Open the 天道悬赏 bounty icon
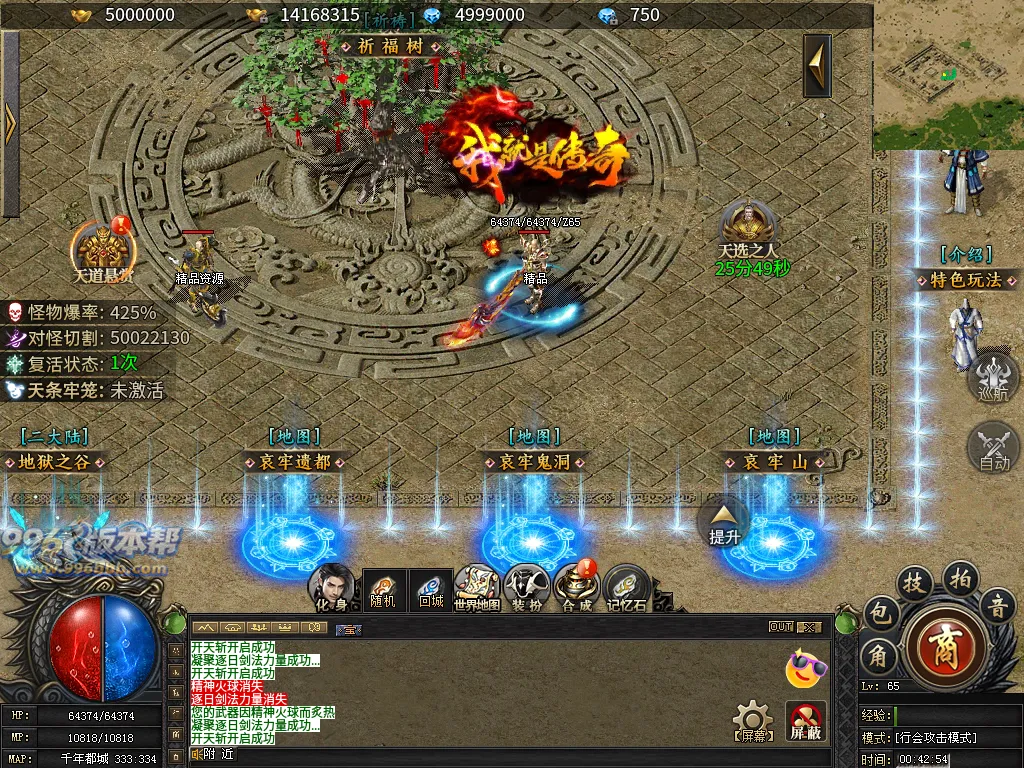The height and width of the screenshot is (768, 1024). (x=102, y=247)
